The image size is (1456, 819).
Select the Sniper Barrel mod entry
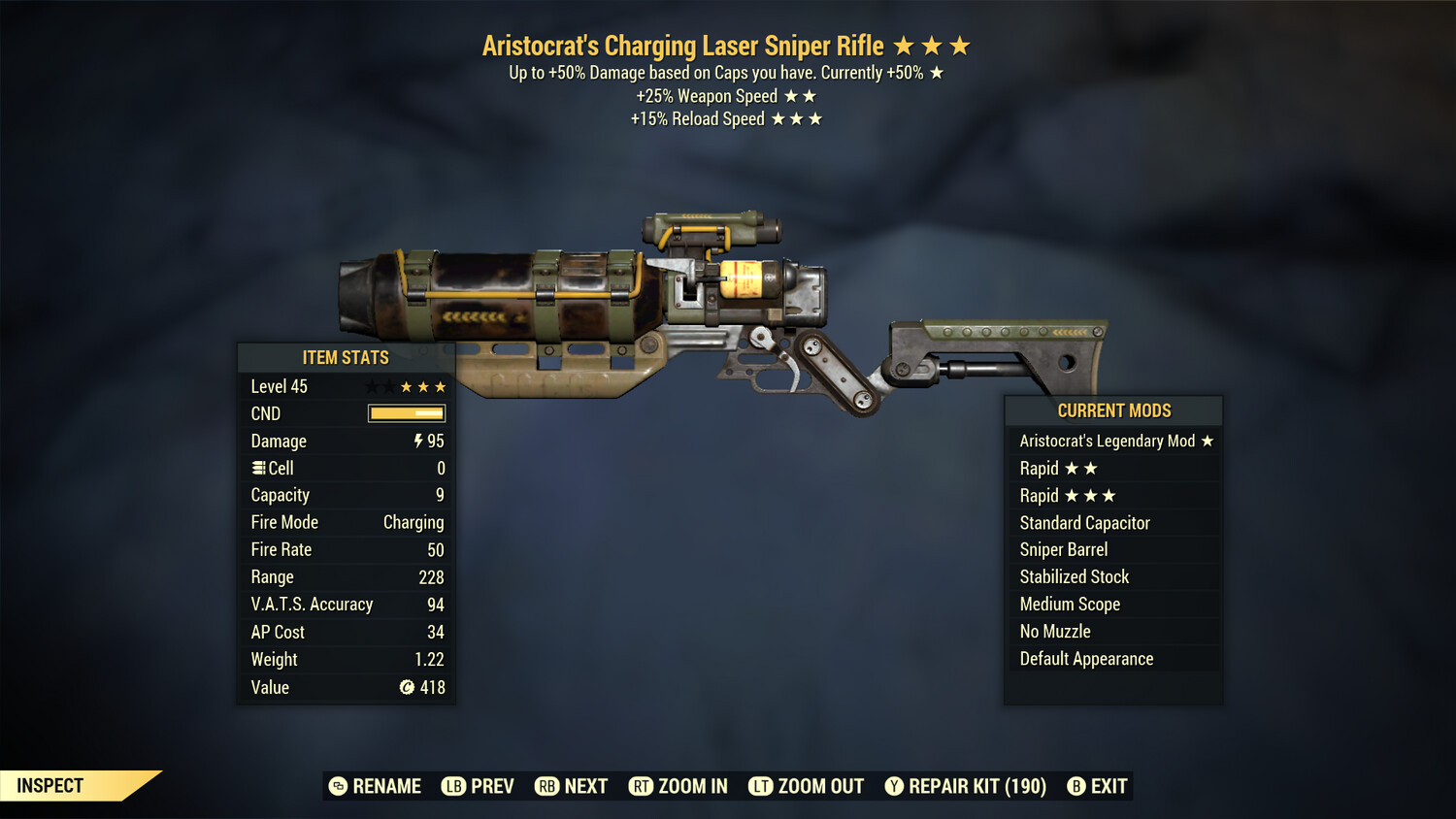(x=1064, y=549)
